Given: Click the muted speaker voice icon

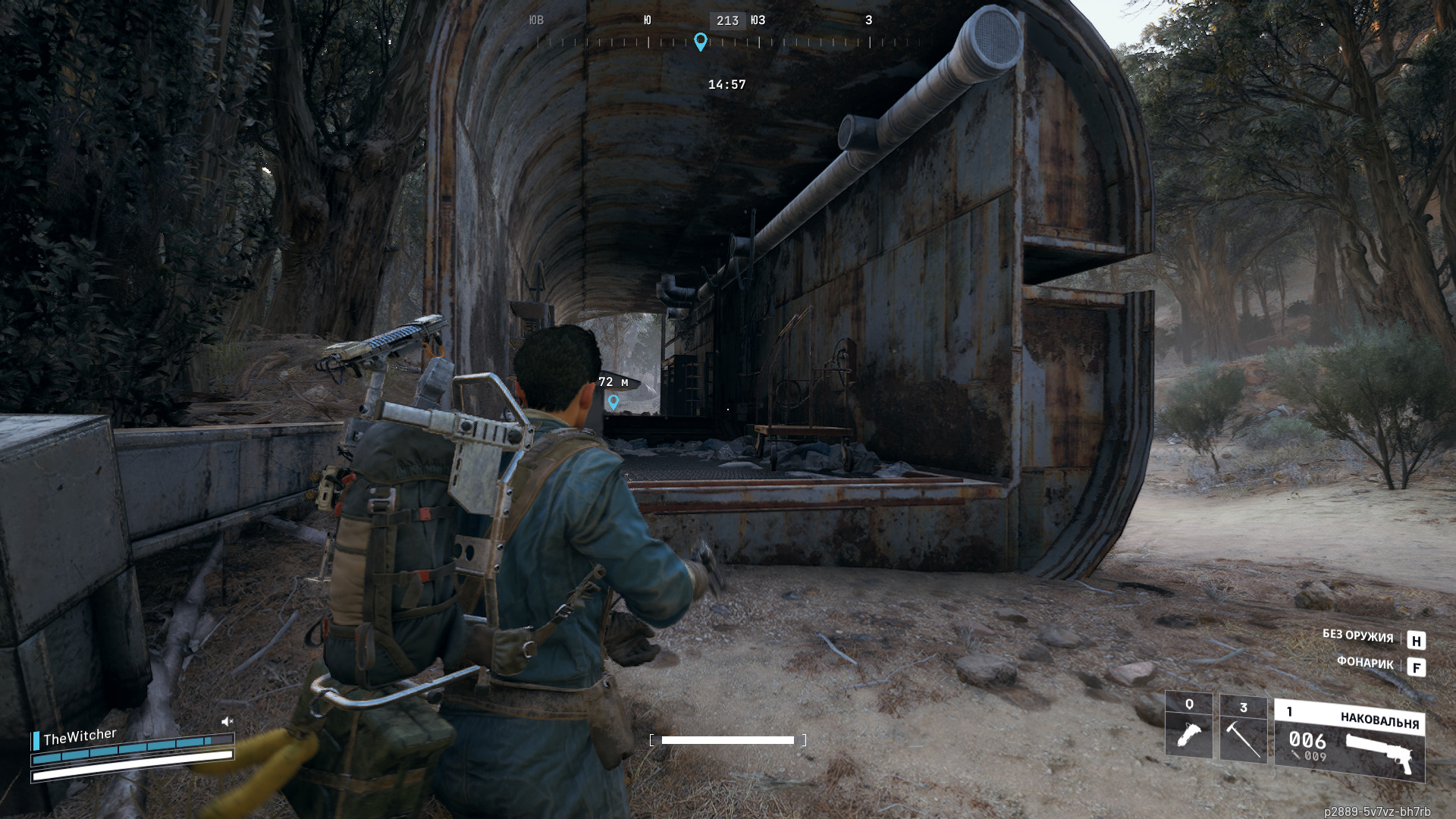Looking at the screenshot, I should pos(227,721).
